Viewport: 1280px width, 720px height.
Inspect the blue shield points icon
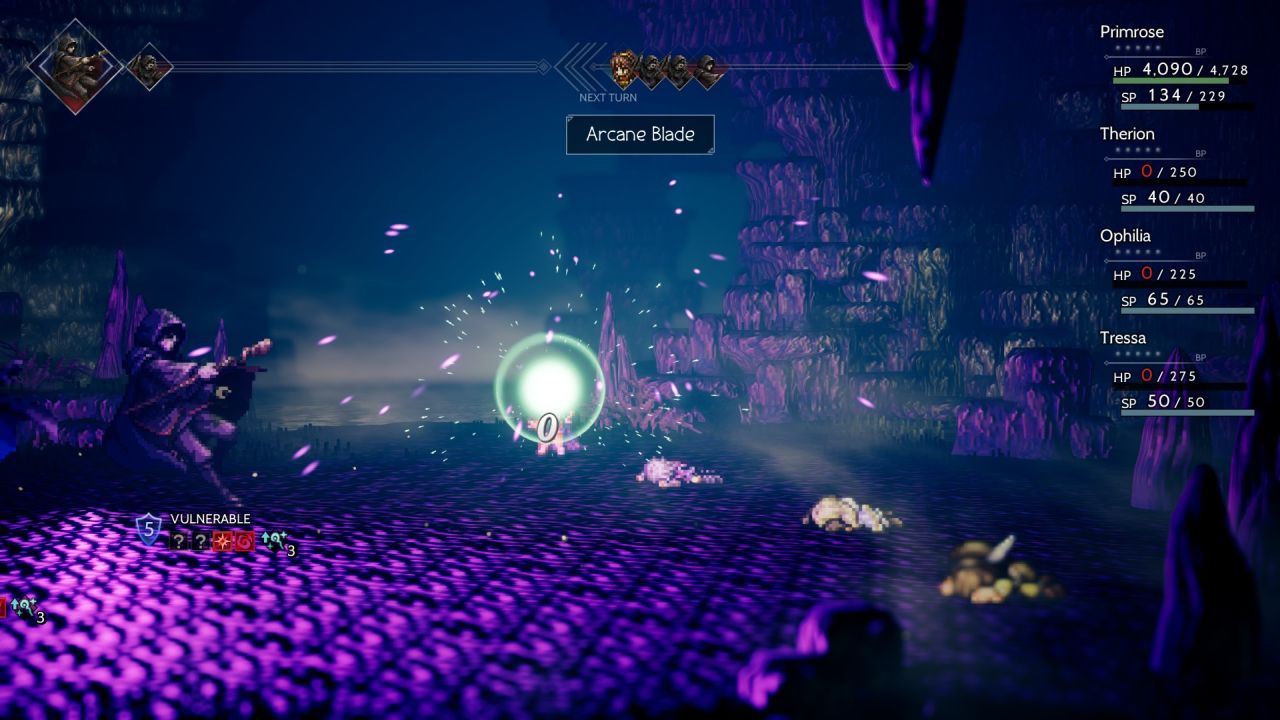pyautogui.click(x=148, y=528)
